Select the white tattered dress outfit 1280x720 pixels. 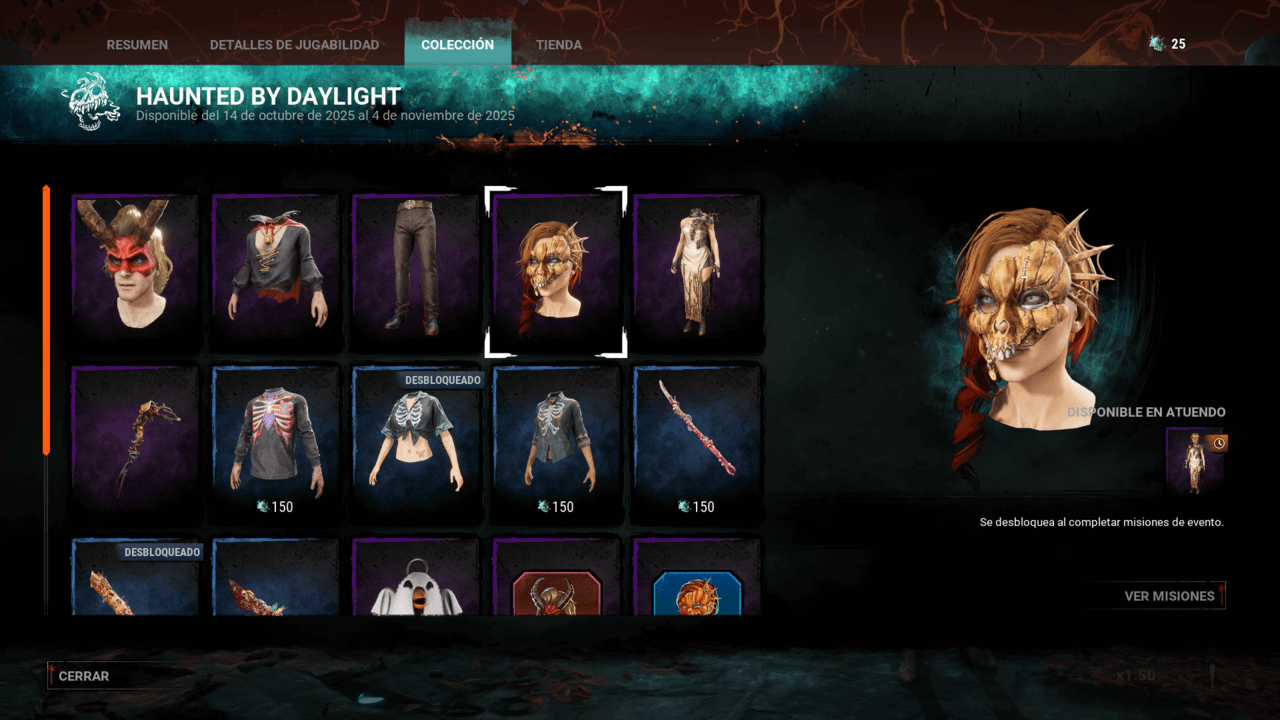[697, 268]
